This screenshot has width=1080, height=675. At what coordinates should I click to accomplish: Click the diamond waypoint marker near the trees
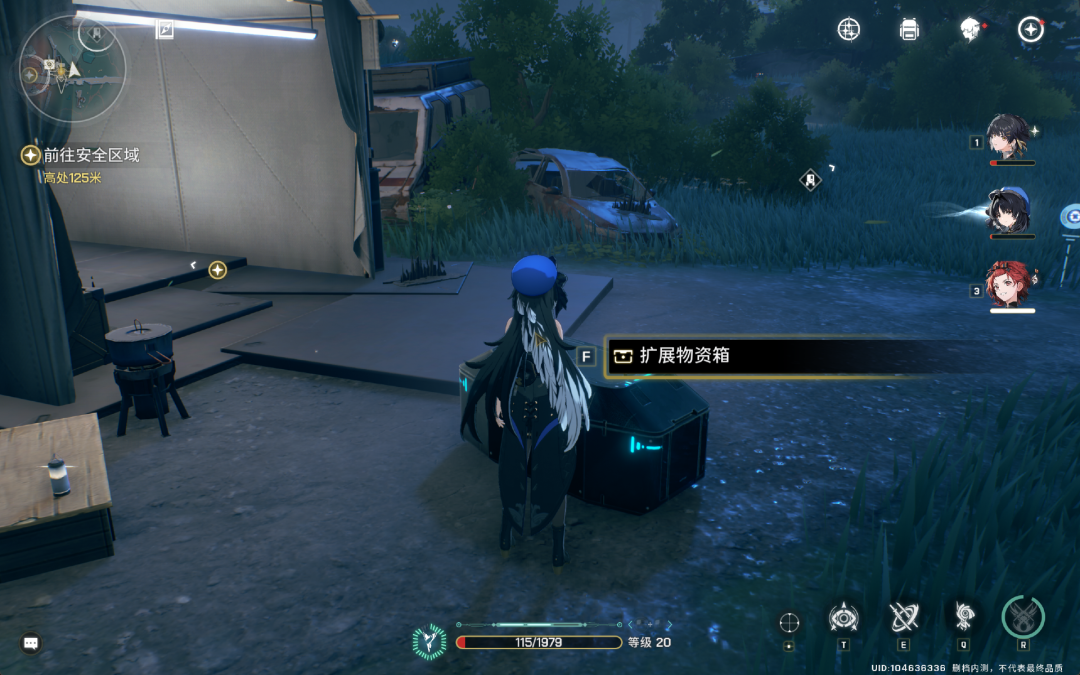tap(811, 180)
